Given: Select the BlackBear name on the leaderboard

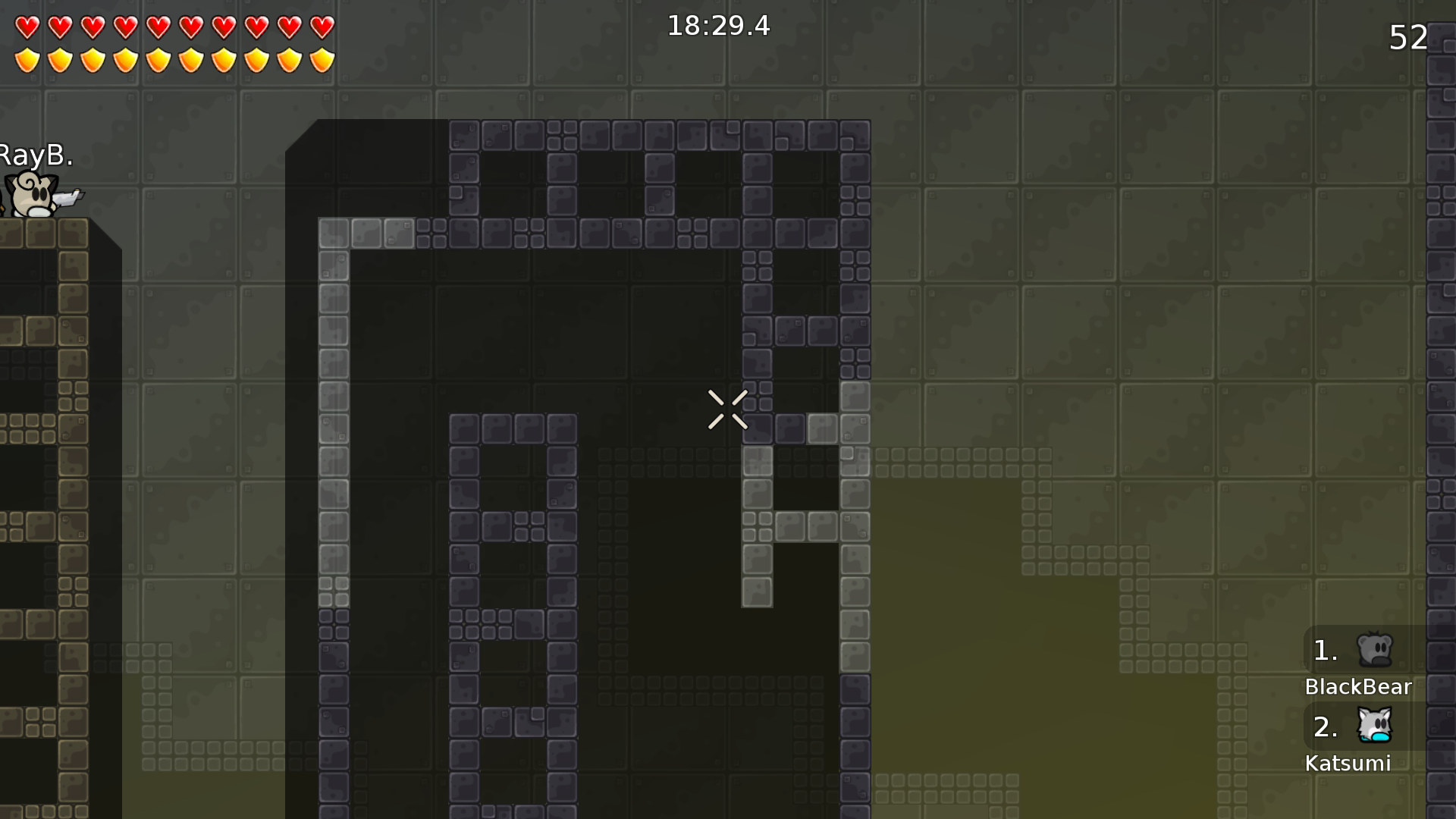Looking at the screenshot, I should click(x=1357, y=687).
